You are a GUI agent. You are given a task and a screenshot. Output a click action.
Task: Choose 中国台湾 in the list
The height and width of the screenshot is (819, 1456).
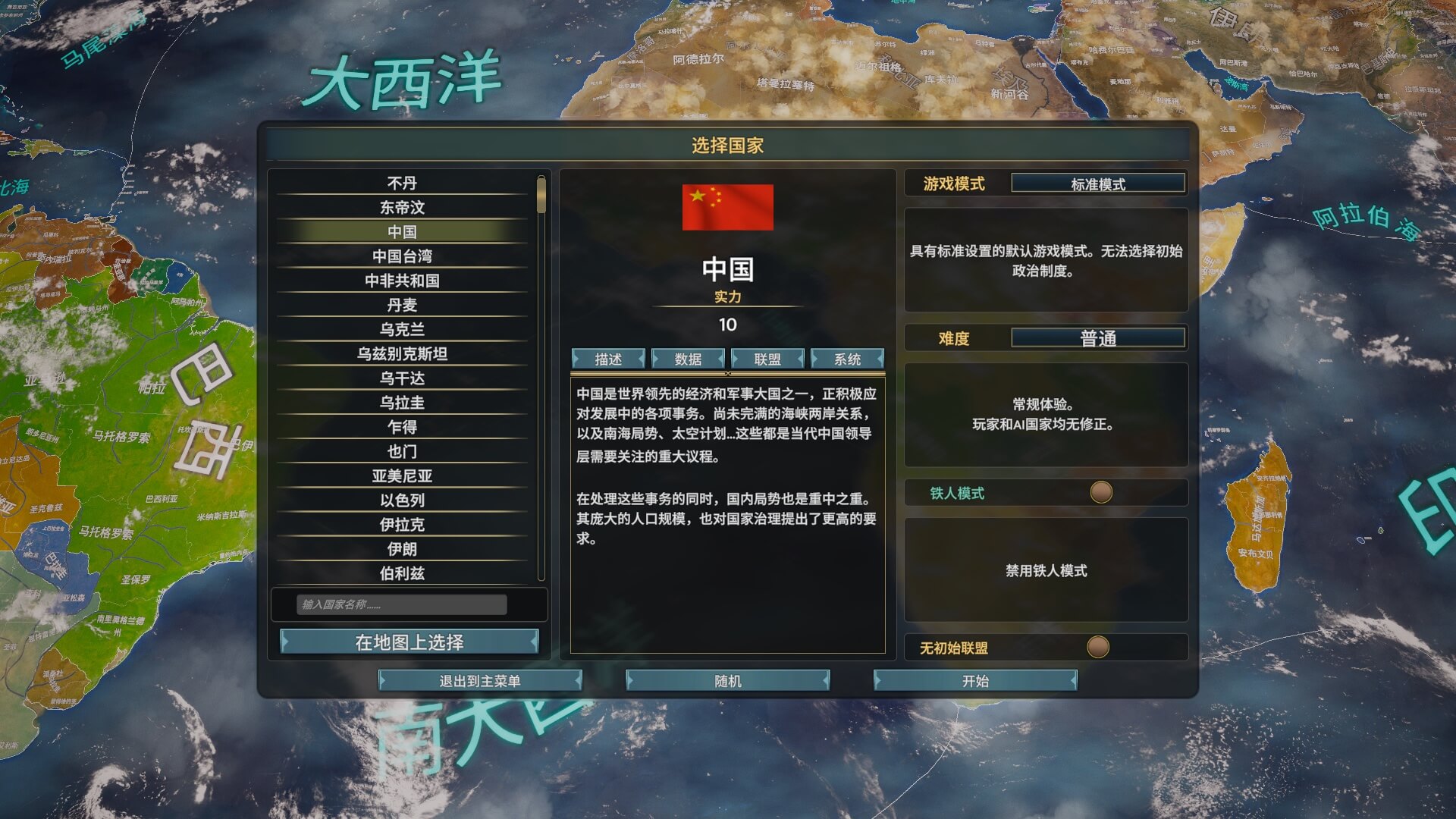[402, 256]
